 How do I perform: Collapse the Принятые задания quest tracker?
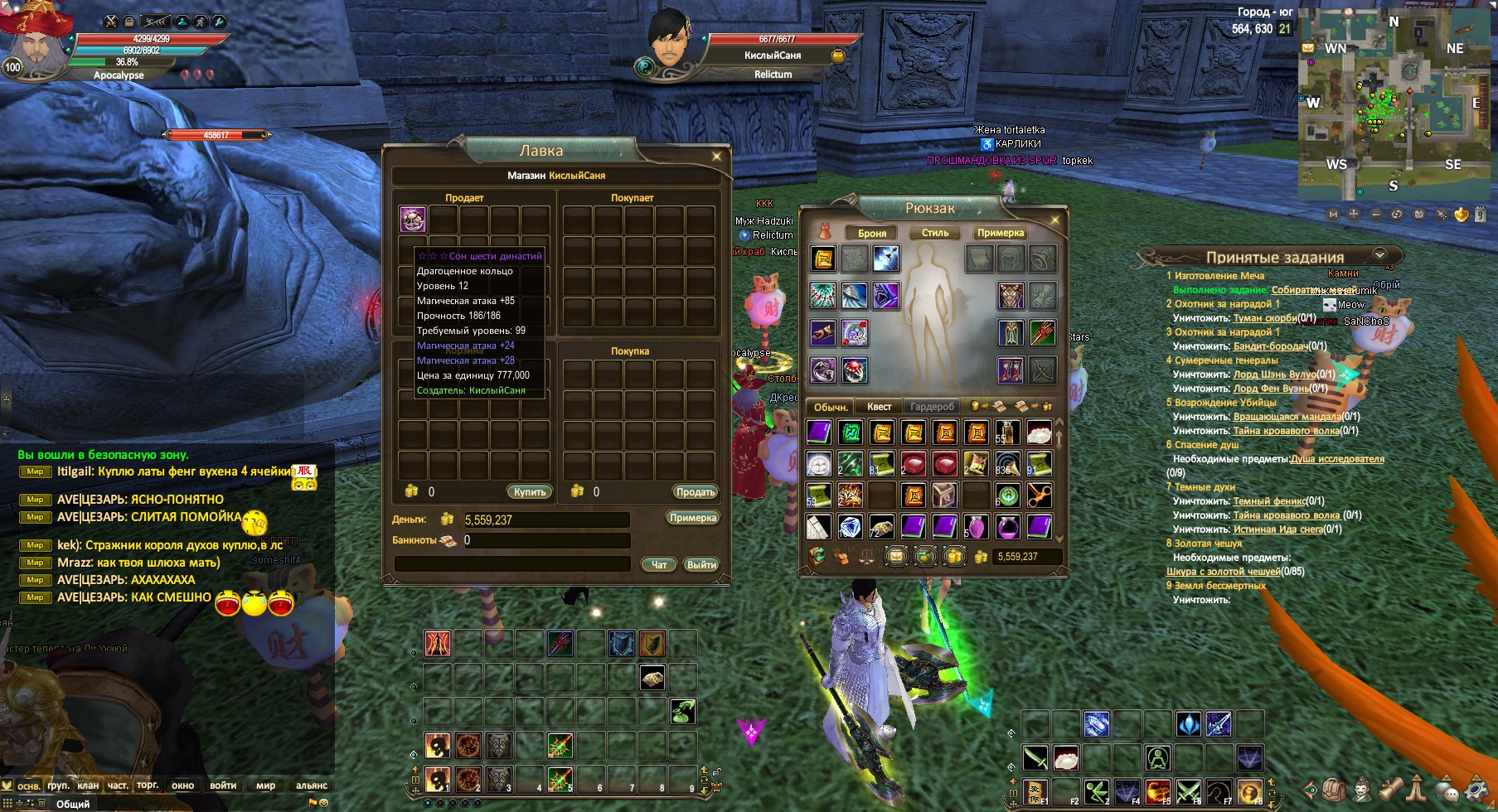point(1379,255)
